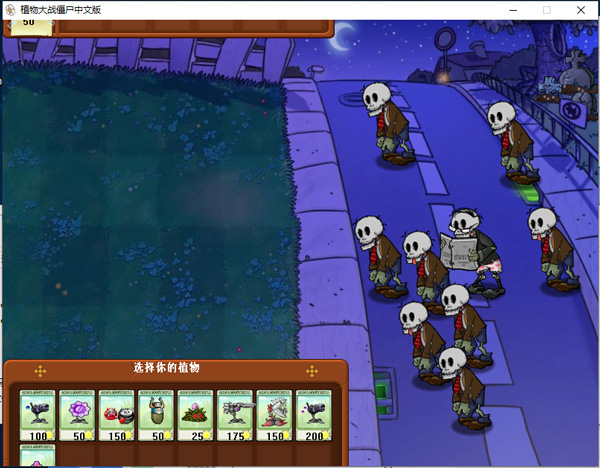Close the game window
The width and height of the screenshot is (600, 468).
tap(581, 9)
